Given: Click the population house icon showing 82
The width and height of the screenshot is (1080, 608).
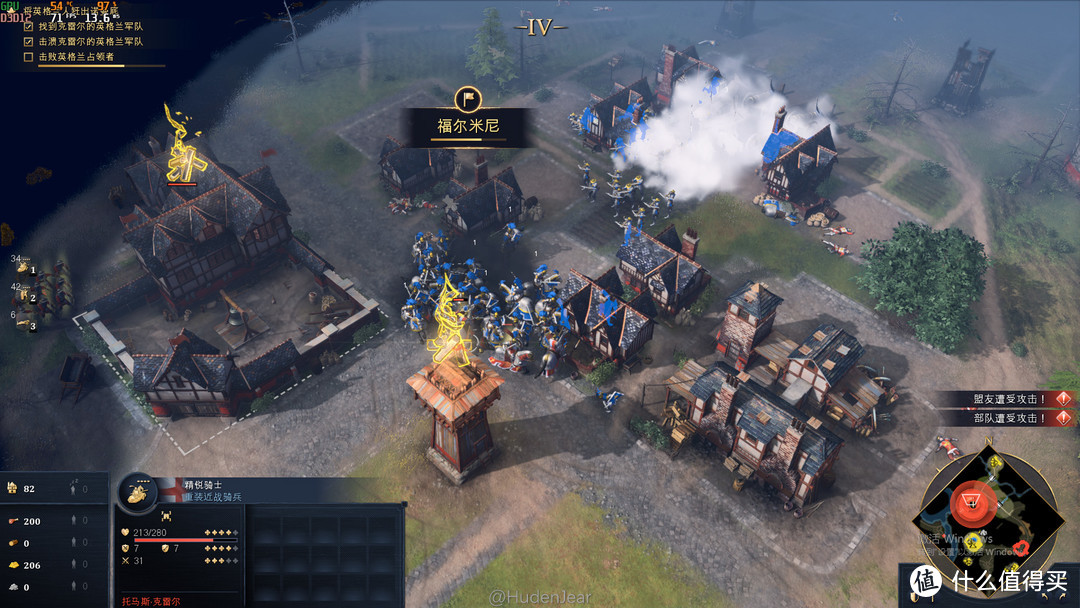Looking at the screenshot, I should pos(13,488).
